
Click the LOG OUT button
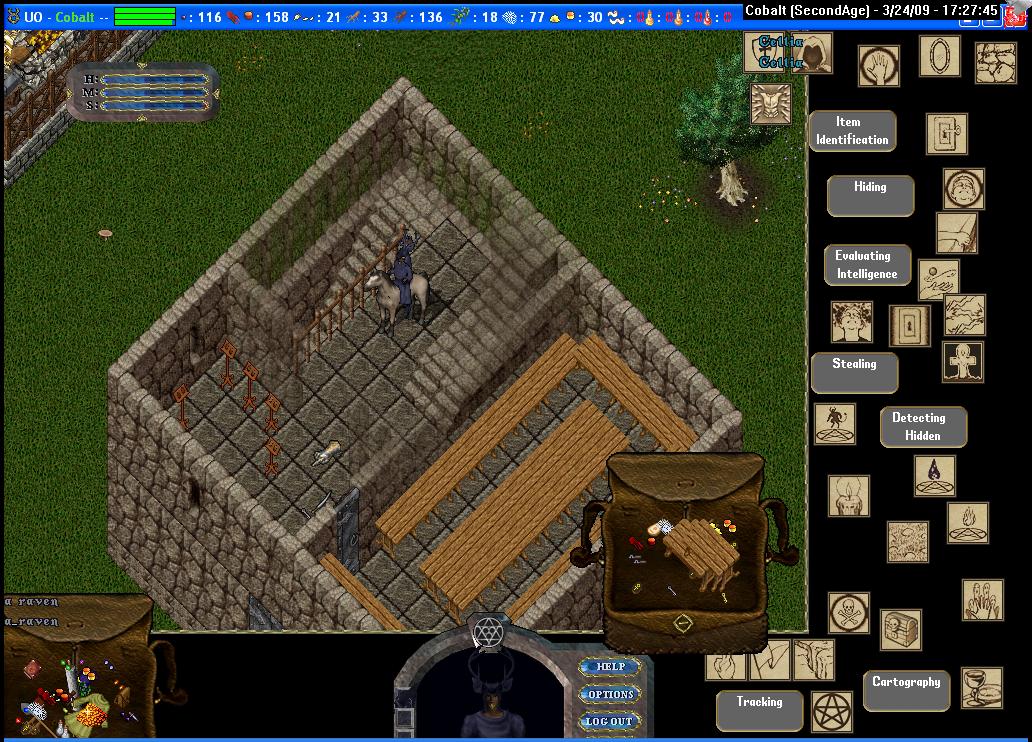pos(609,721)
